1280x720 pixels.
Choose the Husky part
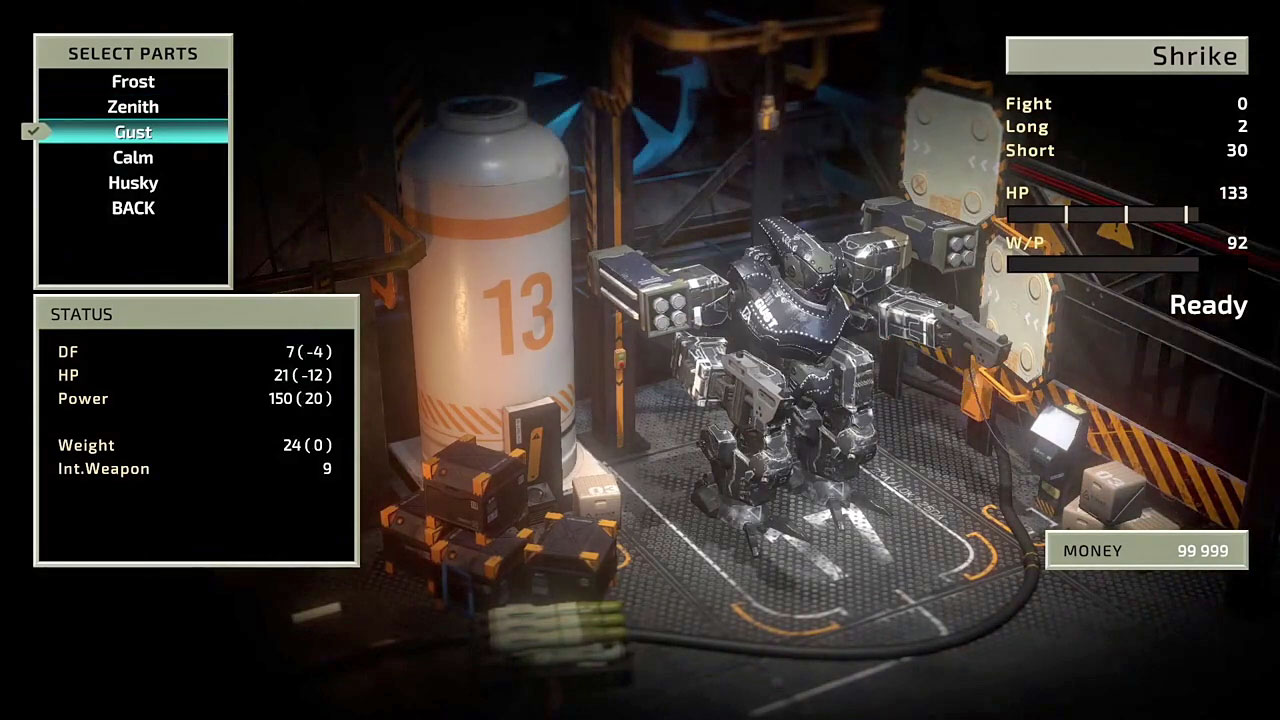click(133, 183)
